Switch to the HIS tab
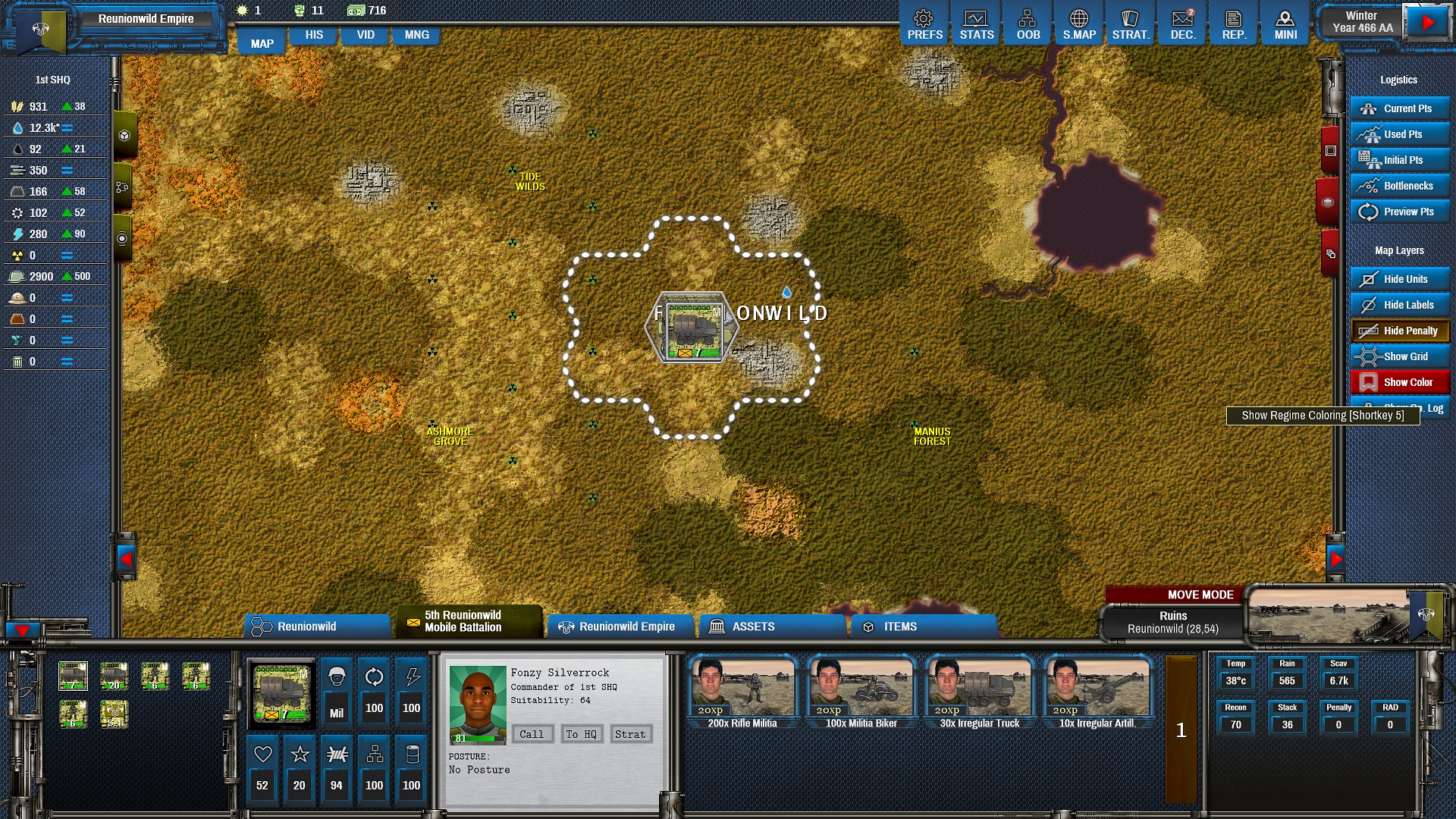 pos(314,35)
